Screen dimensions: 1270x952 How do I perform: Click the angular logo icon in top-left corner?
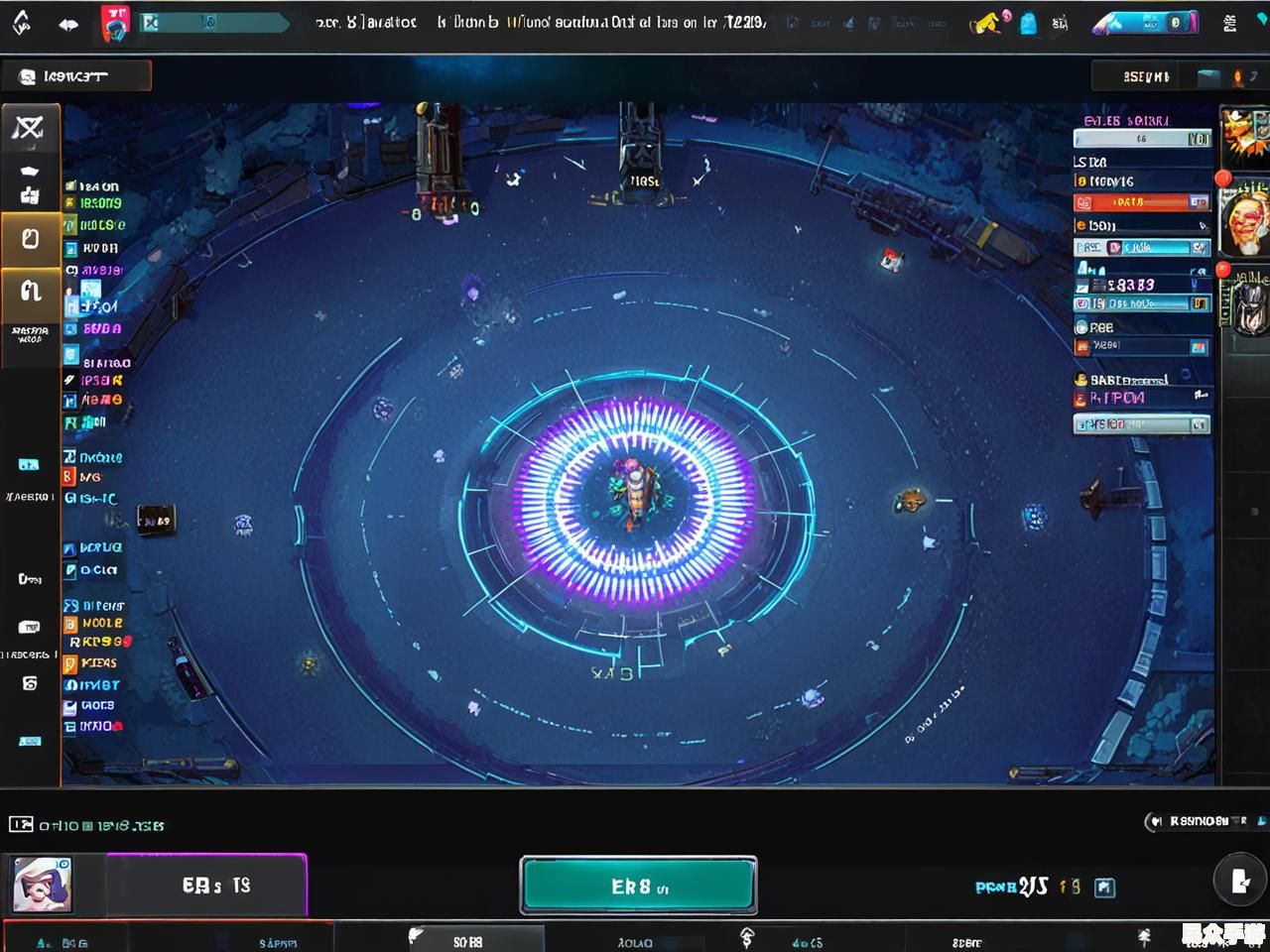(22, 22)
